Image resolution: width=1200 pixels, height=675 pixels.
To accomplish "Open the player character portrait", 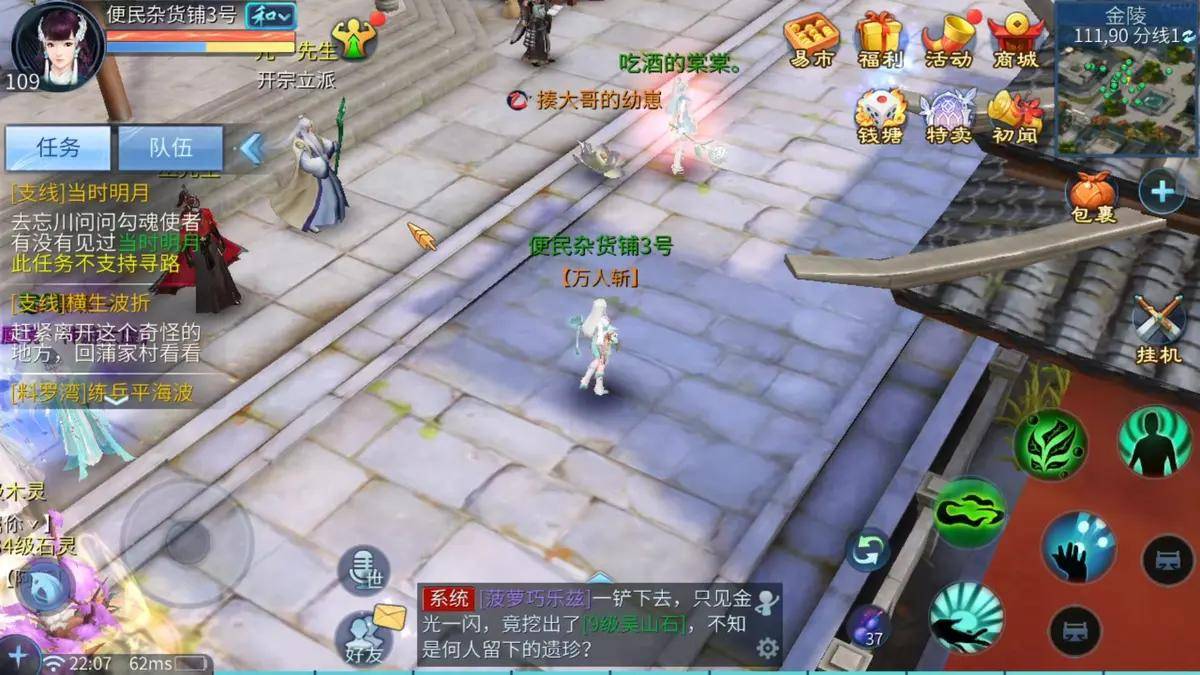I will click(58, 45).
